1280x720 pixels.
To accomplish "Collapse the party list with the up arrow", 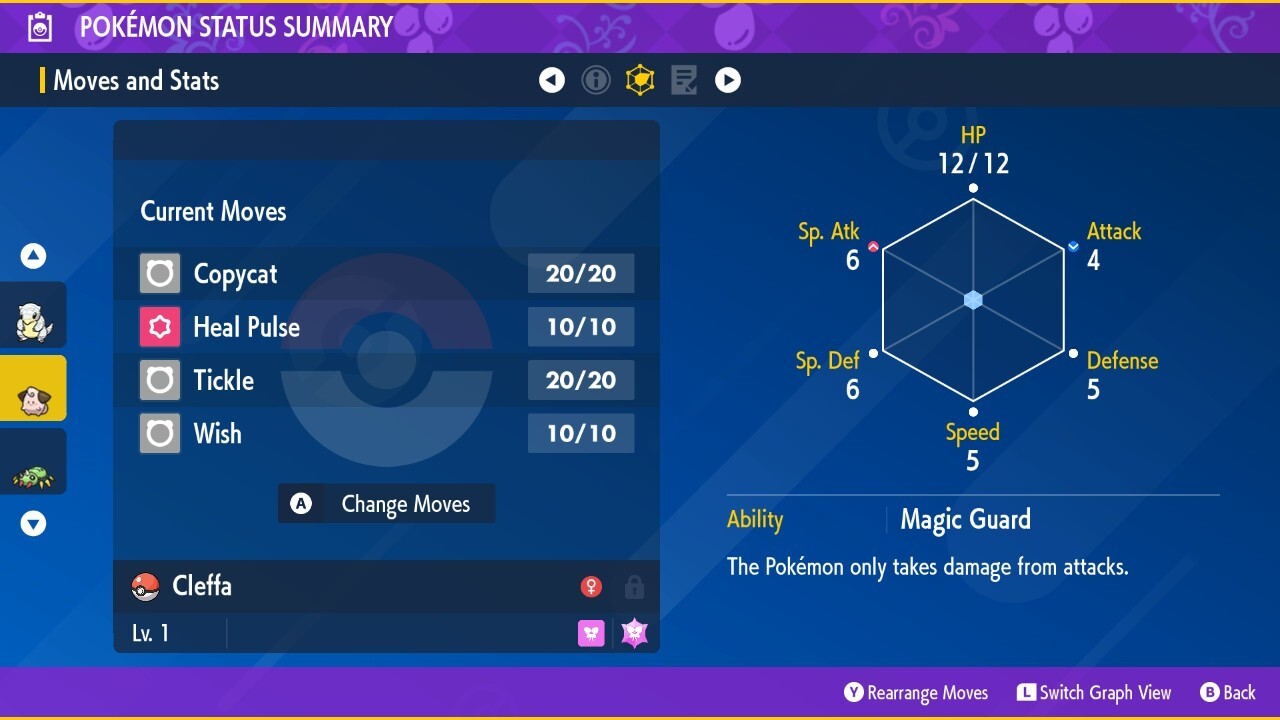I will point(33,256).
